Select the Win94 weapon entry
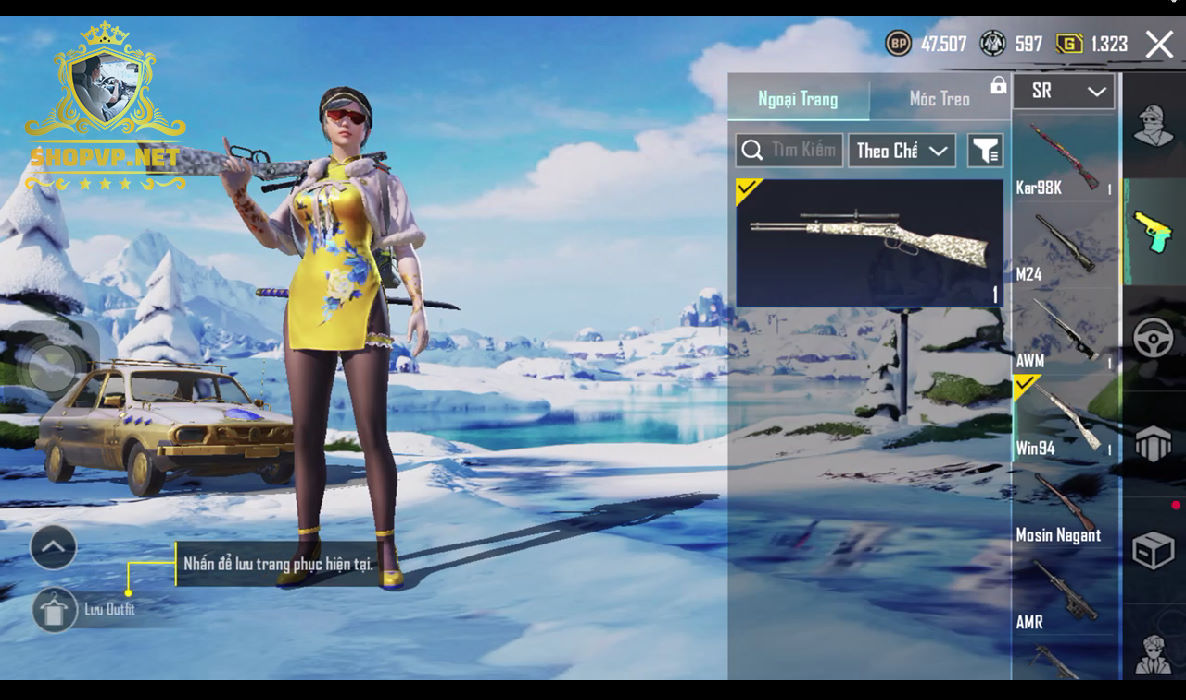The height and width of the screenshot is (700, 1186). (1065, 419)
